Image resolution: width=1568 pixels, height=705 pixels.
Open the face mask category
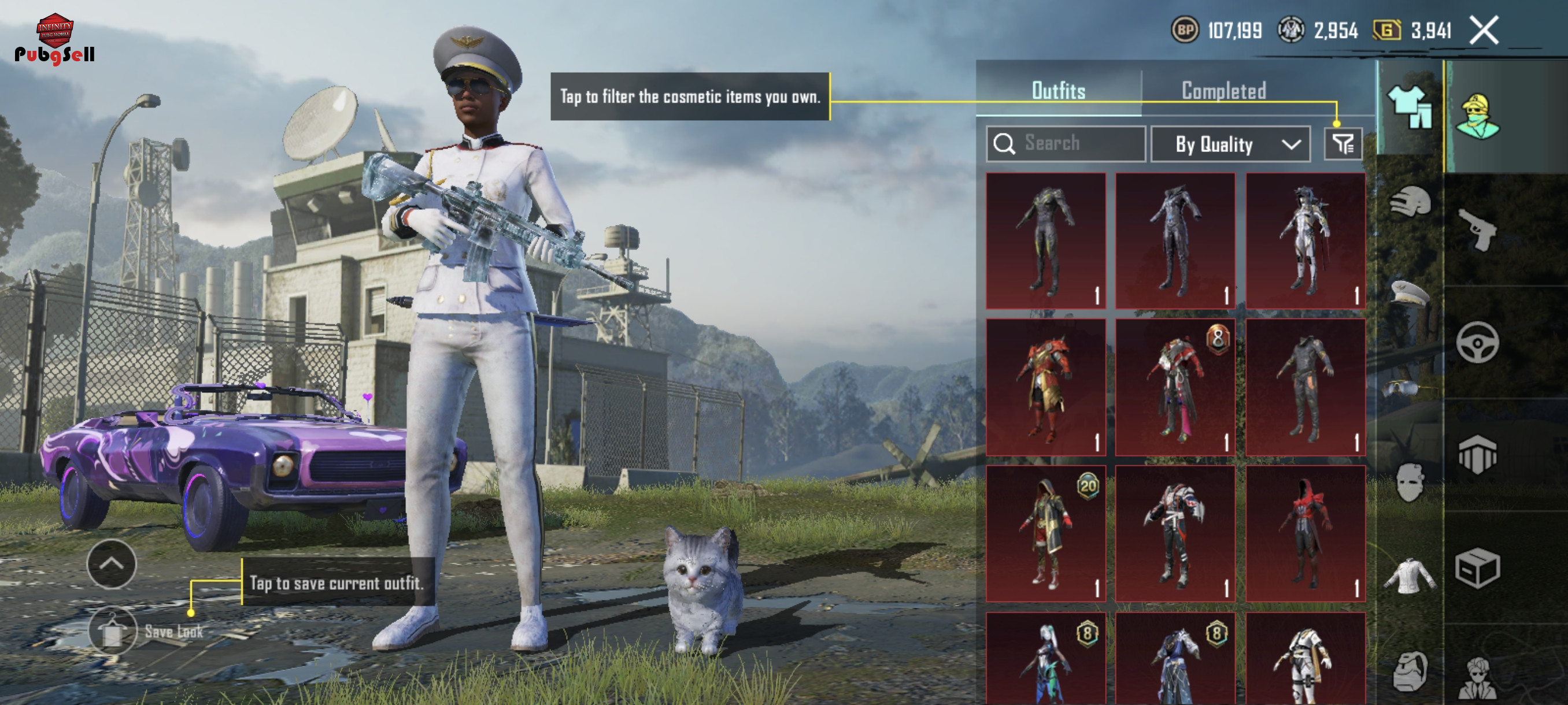click(x=1409, y=482)
